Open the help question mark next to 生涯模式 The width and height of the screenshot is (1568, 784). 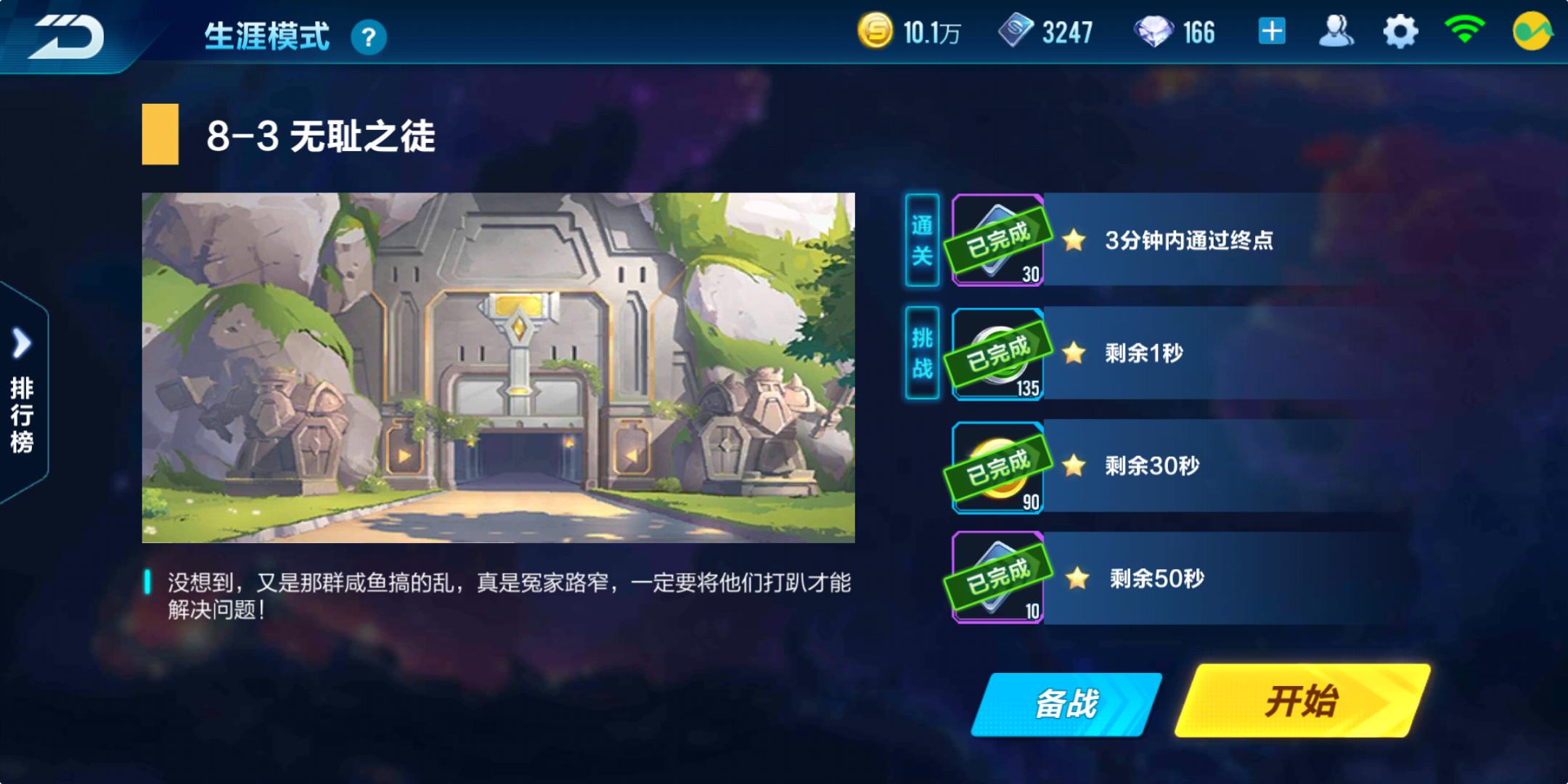point(370,38)
